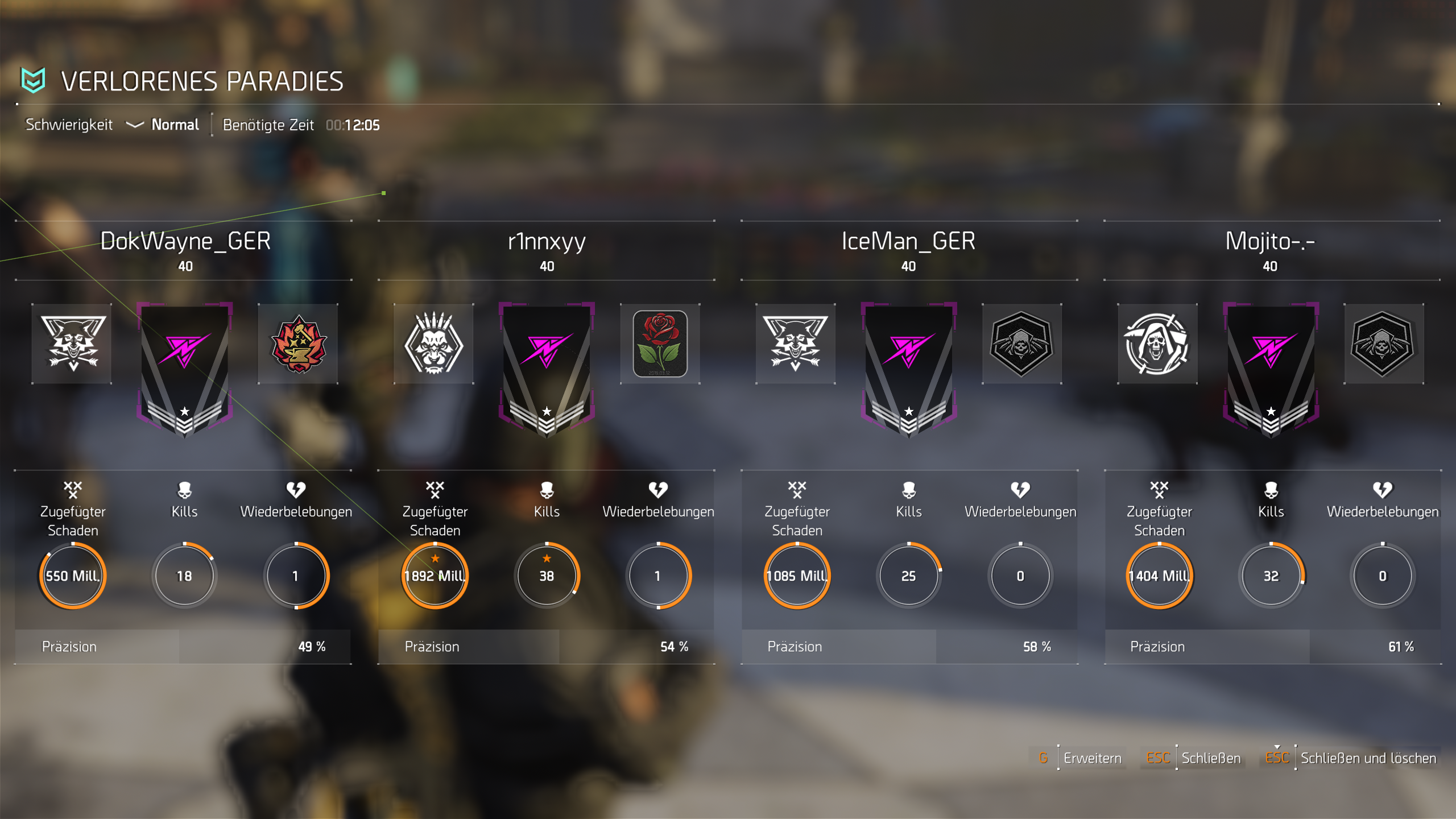Choose Schließen to close the summary

coord(1210,758)
